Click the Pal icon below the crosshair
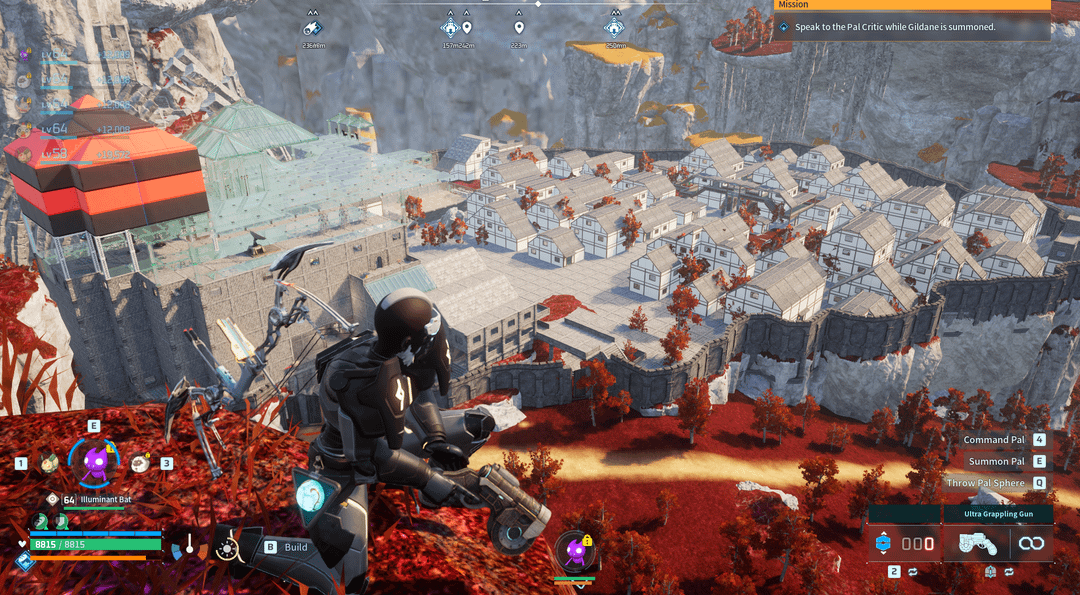This screenshot has height=595, width=1080. (x=574, y=550)
